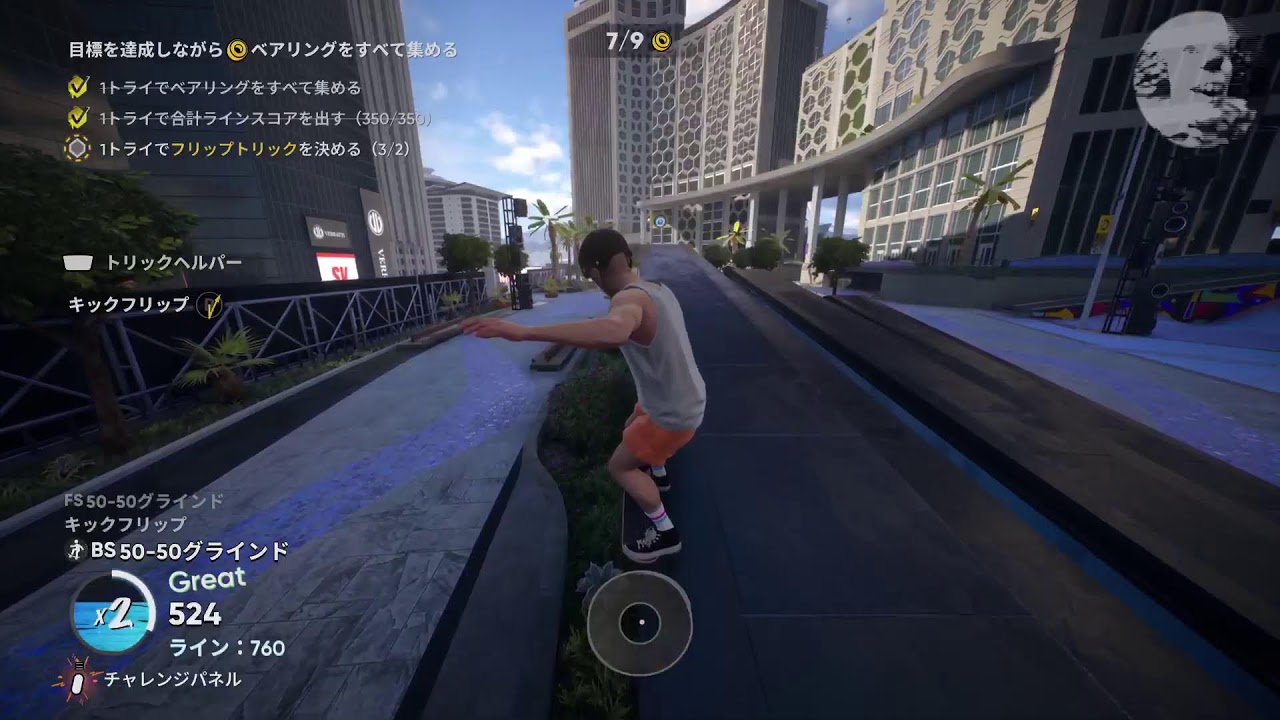Open the チャレンジパネル challenge panel
1280x720 pixels.
tap(172, 679)
